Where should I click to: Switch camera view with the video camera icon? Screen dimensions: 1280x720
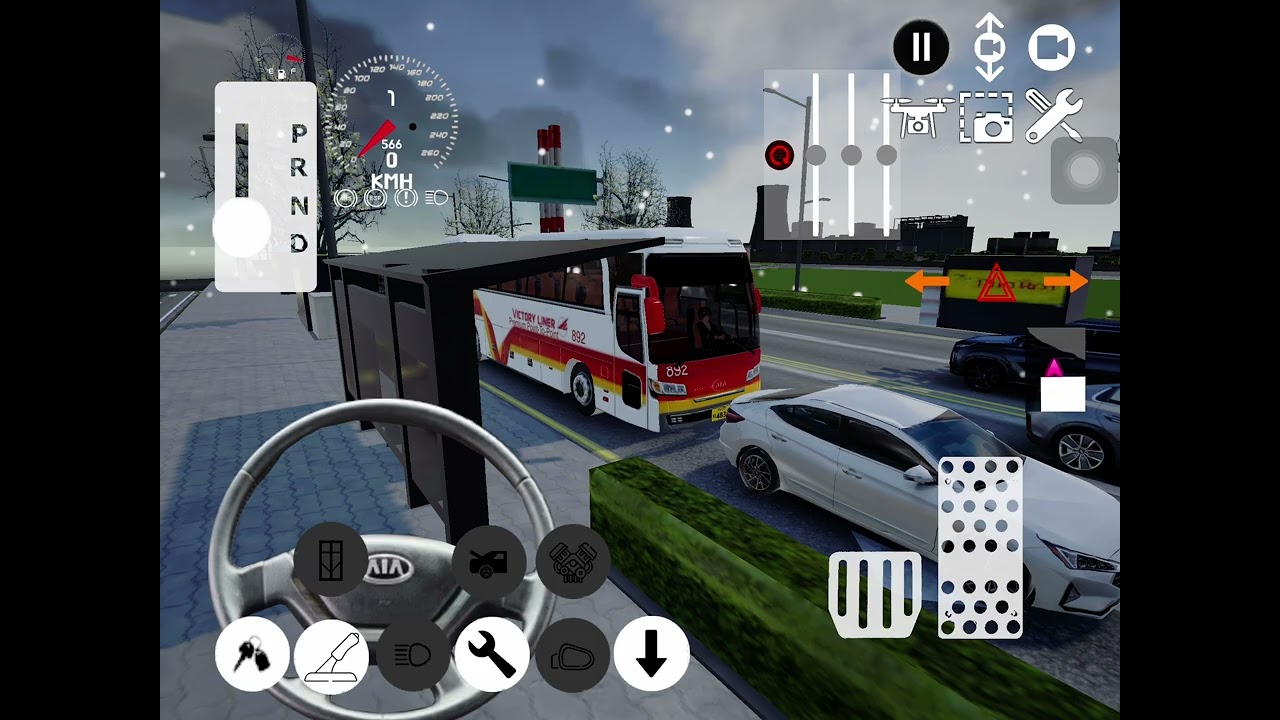click(x=1051, y=48)
